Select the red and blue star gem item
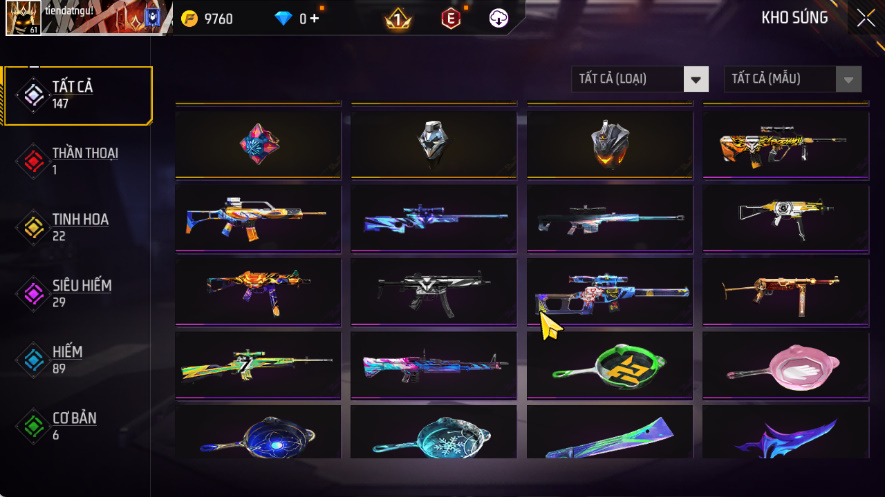Viewport: 885px width, 497px height. [x=258, y=144]
